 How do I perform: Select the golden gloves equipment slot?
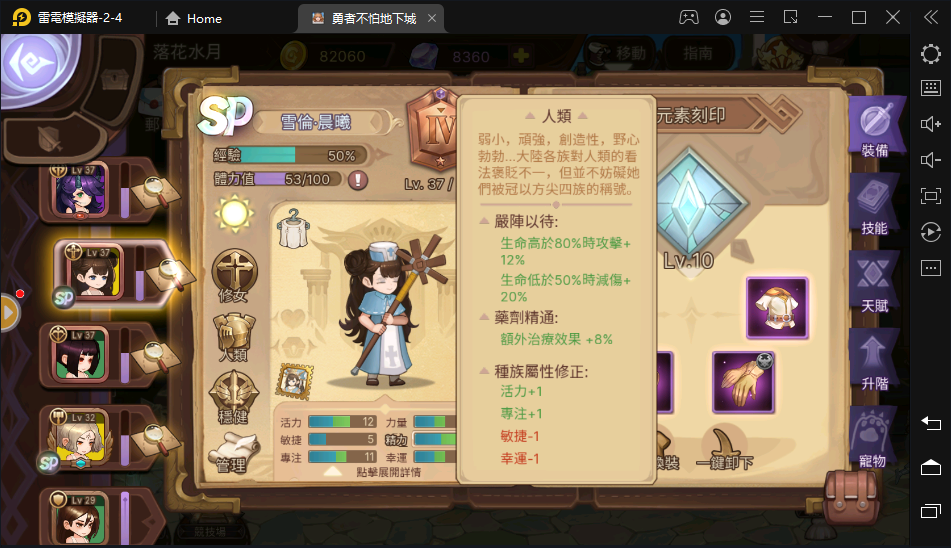coord(743,381)
